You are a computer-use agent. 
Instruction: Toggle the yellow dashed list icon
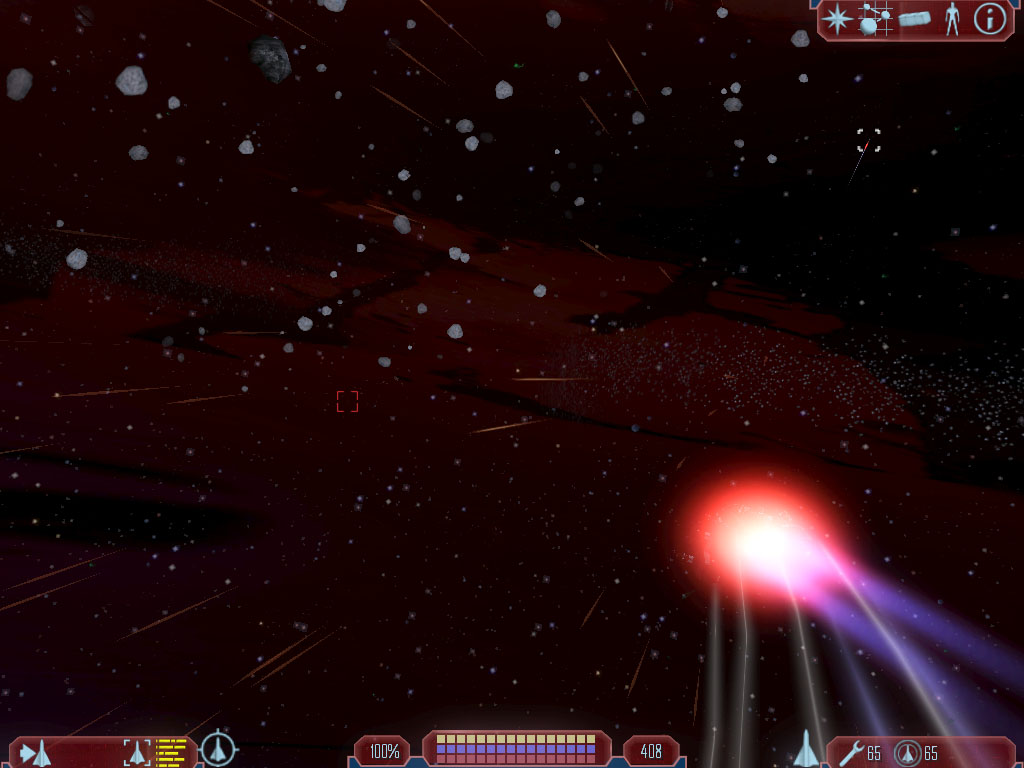[172, 752]
